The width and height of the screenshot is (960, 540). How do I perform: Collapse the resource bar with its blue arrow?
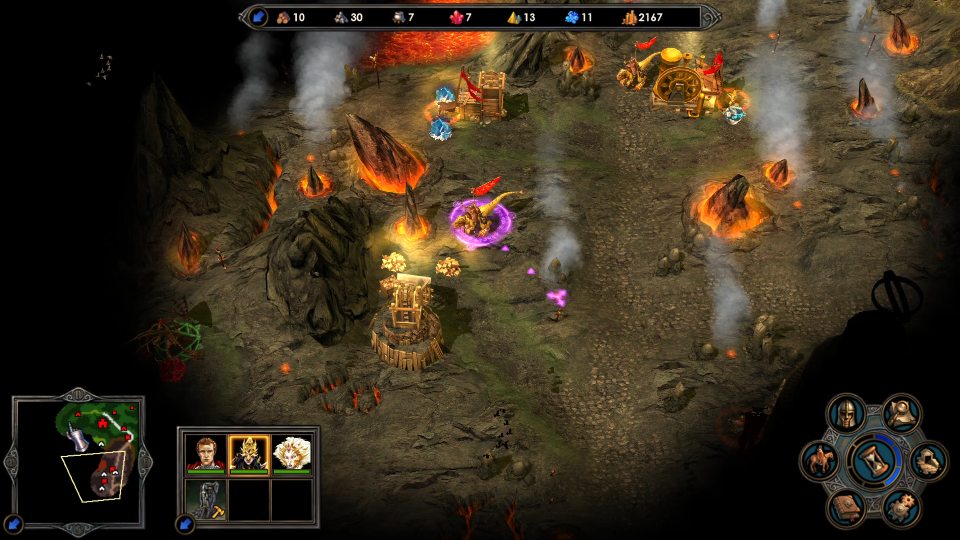(x=258, y=17)
